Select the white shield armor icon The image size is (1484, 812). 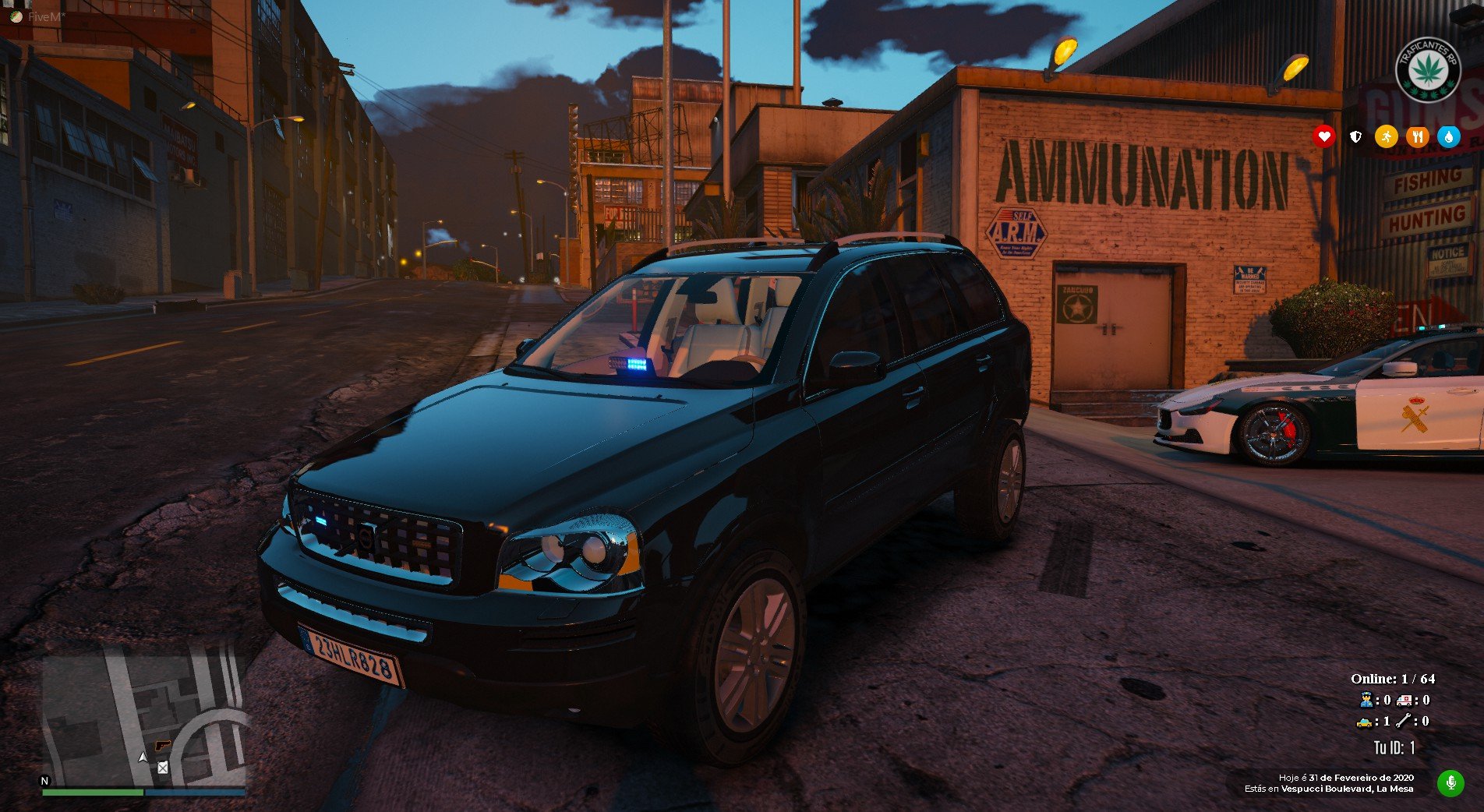pyautogui.click(x=1355, y=136)
